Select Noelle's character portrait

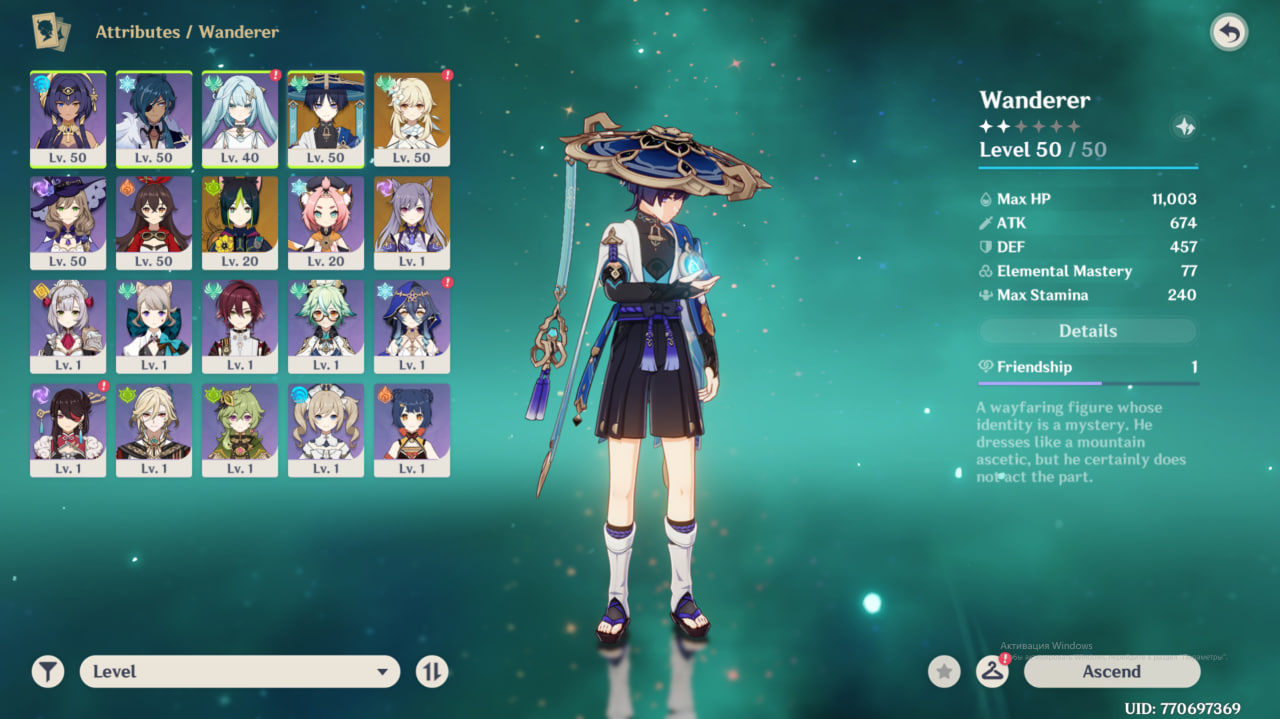[68, 326]
